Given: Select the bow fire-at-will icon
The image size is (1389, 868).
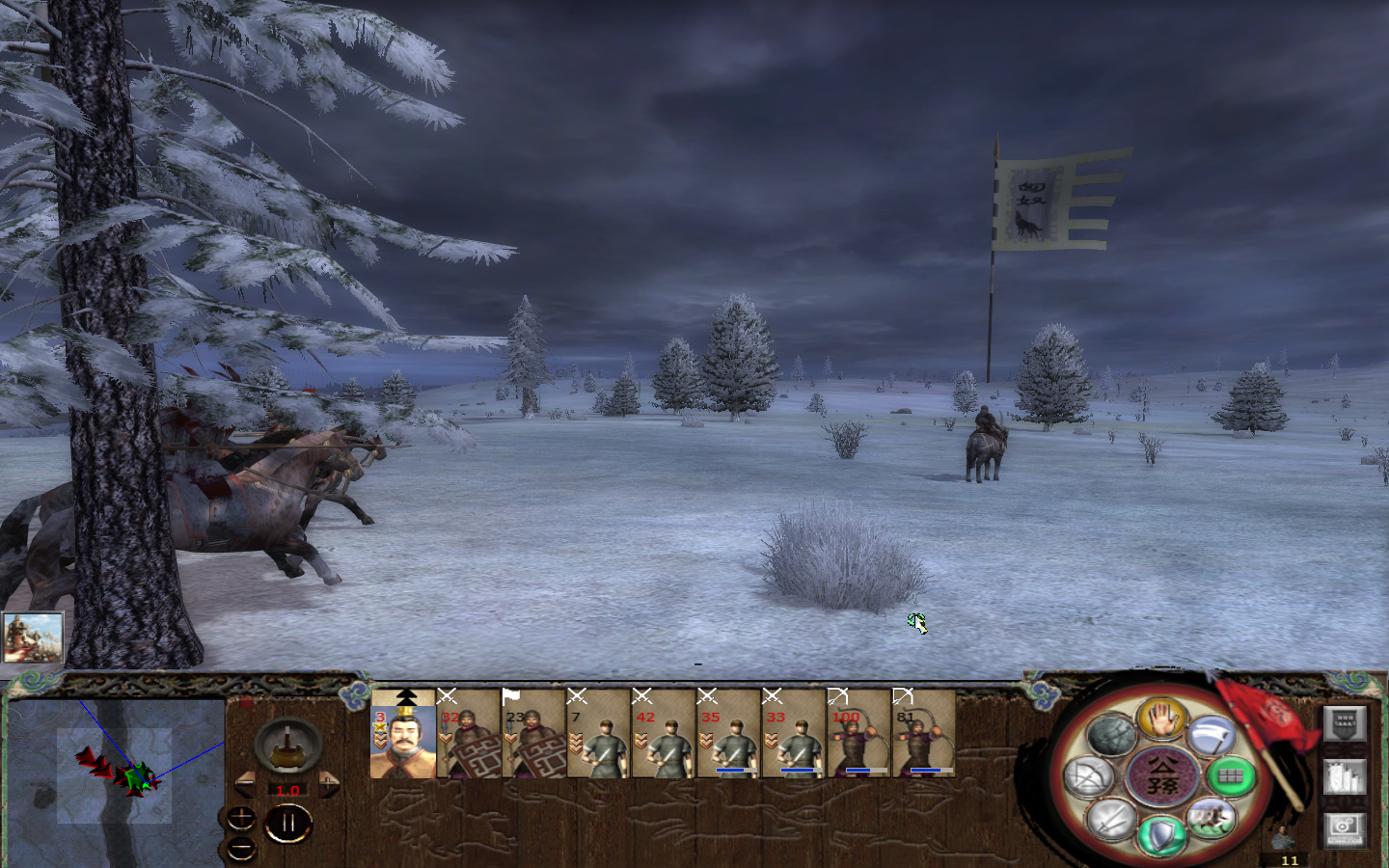Looking at the screenshot, I should [x=1087, y=775].
